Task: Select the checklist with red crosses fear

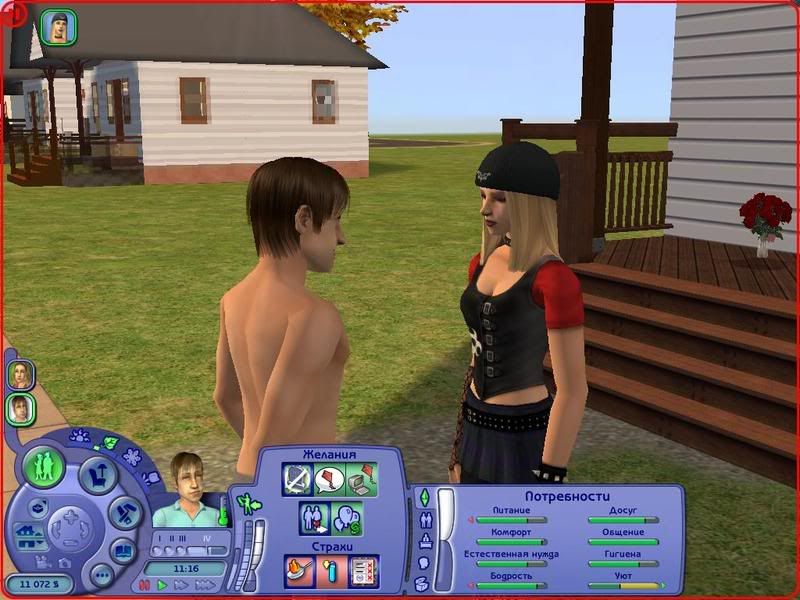Action: point(362,570)
